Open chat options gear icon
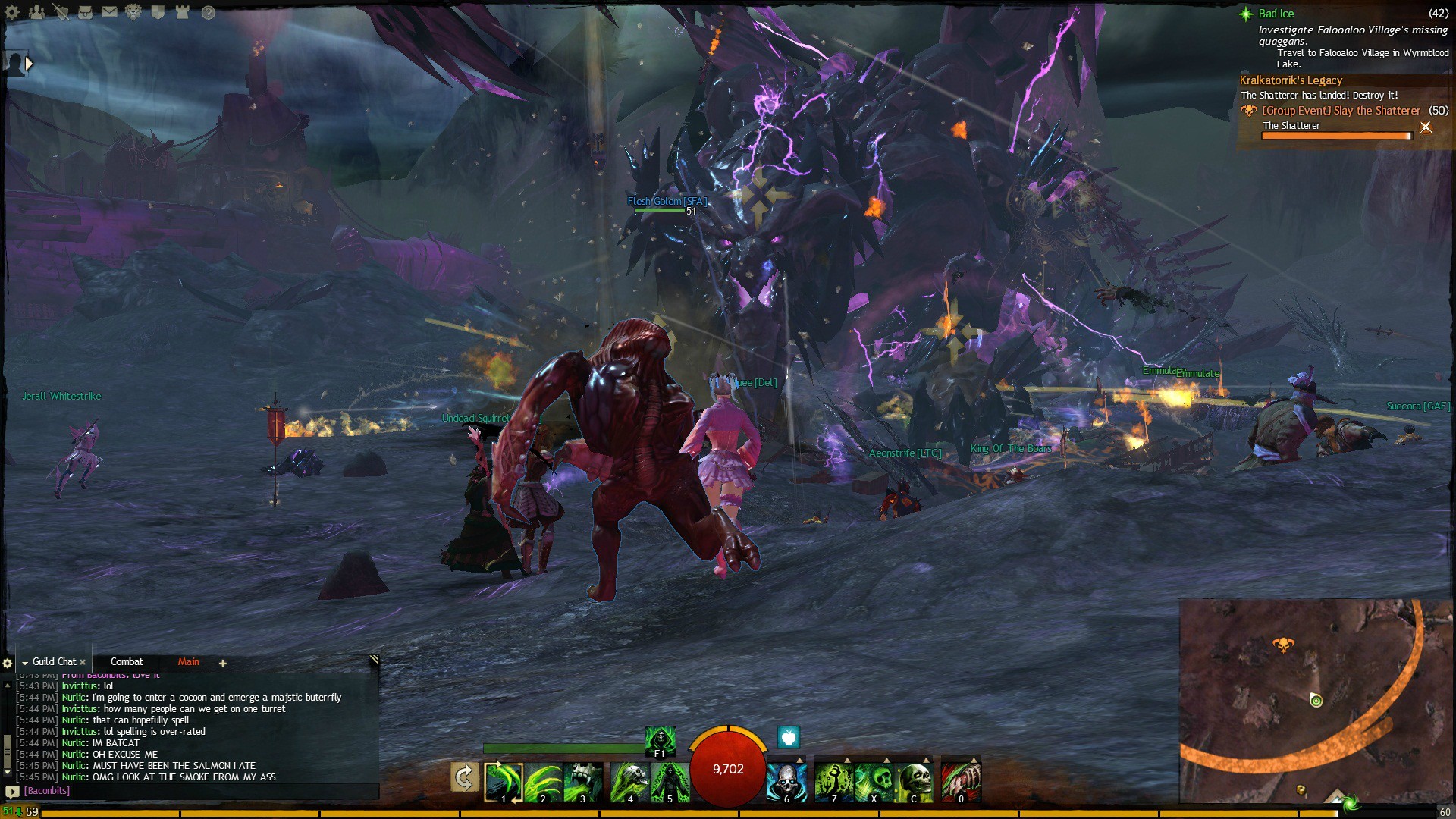 [8, 664]
